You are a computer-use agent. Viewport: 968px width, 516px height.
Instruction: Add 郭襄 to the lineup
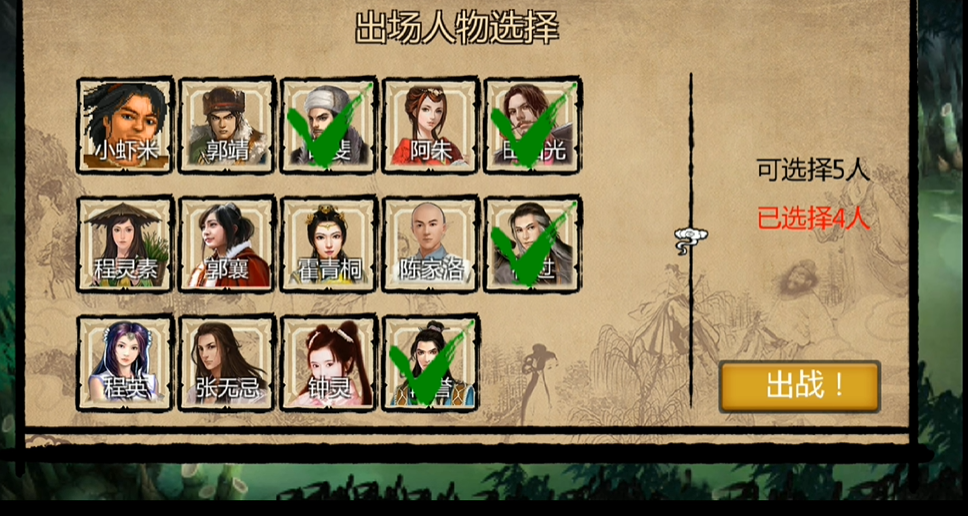[x=227, y=244]
